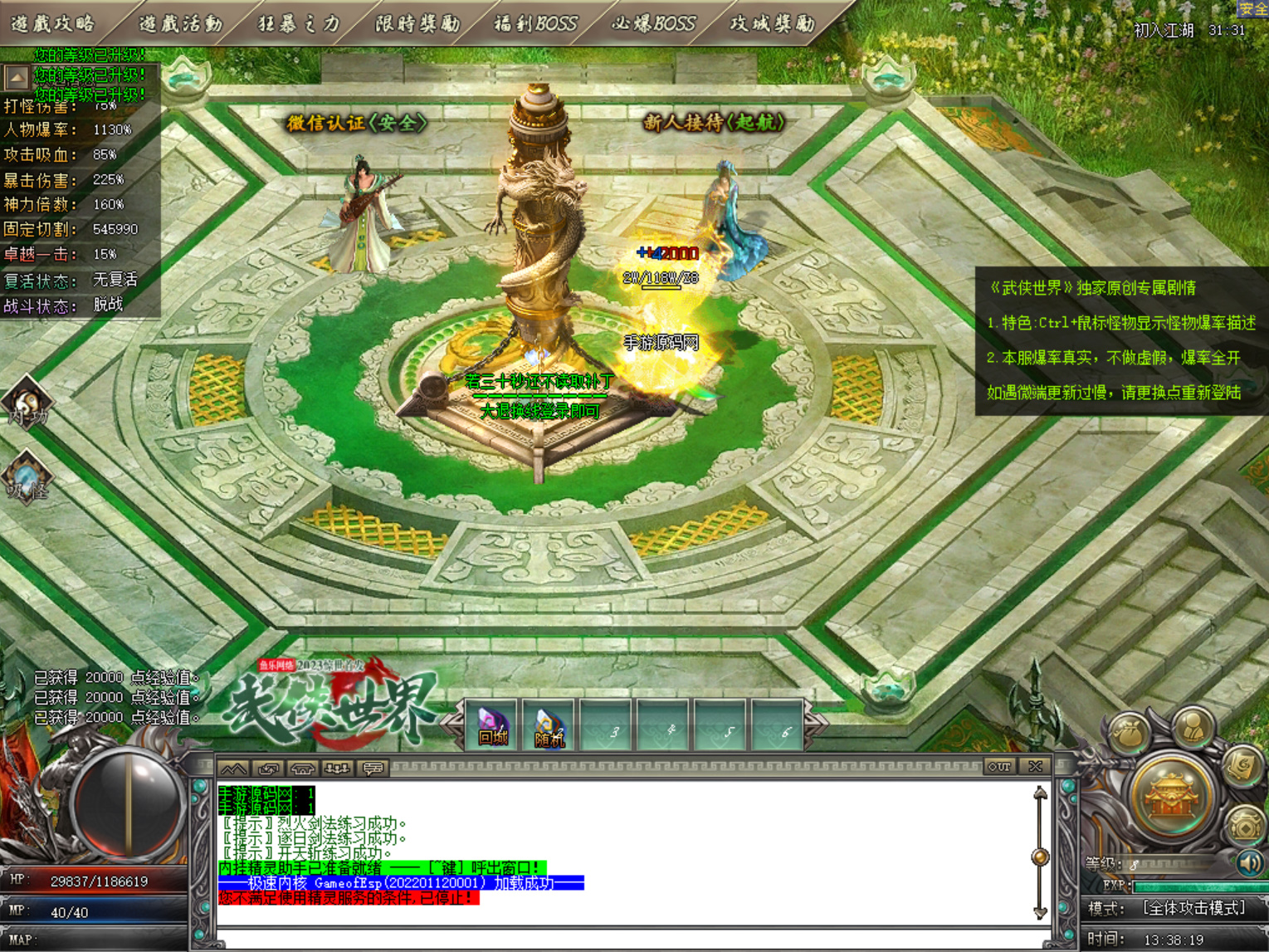Open the 限時獎勵 rewards menu
This screenshot has height=952, width=1269.
417,23
